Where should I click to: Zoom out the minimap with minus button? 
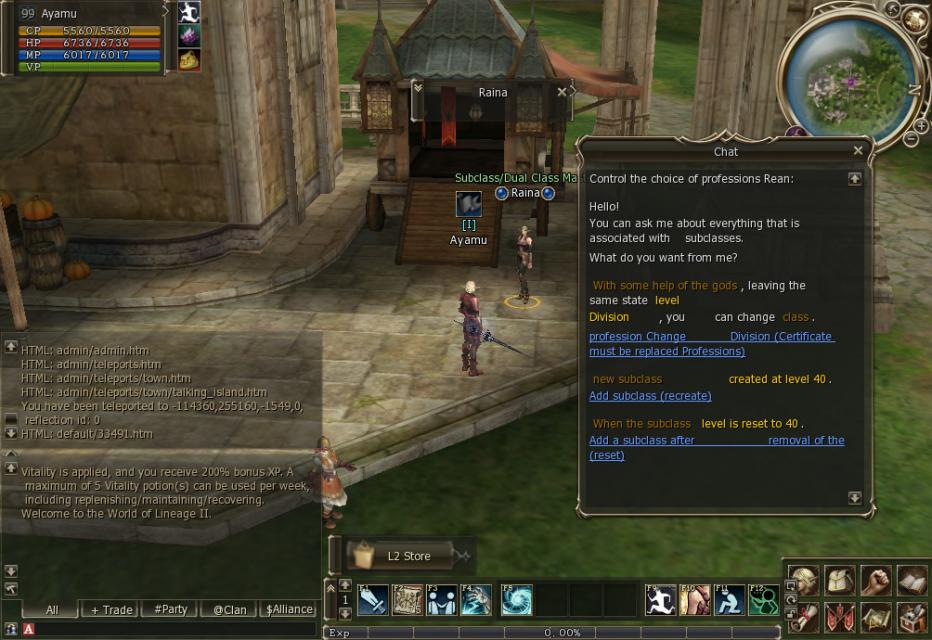(910, 139)
